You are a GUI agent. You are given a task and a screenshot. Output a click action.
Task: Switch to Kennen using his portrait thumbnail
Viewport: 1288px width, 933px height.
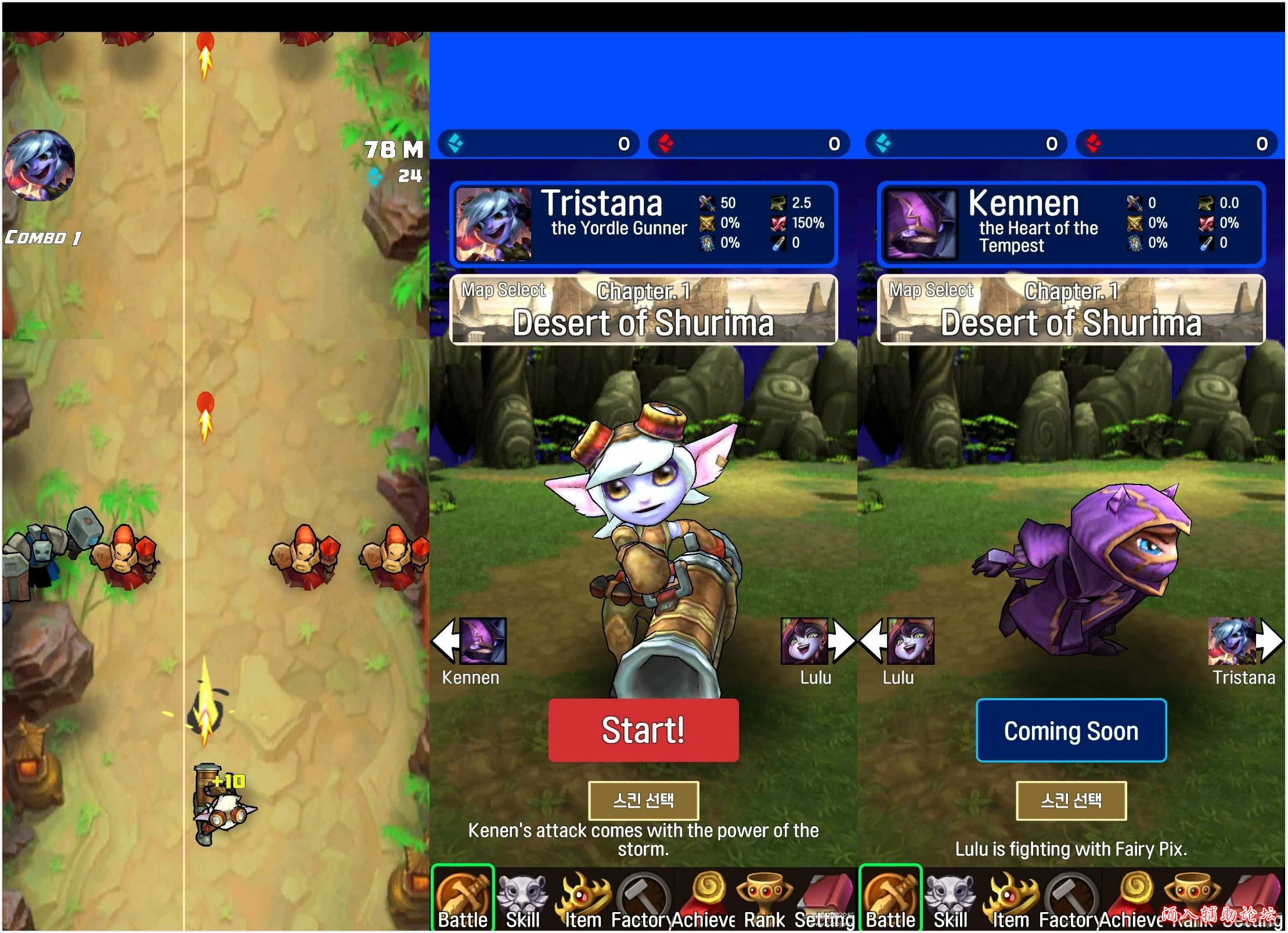(482, 641)
